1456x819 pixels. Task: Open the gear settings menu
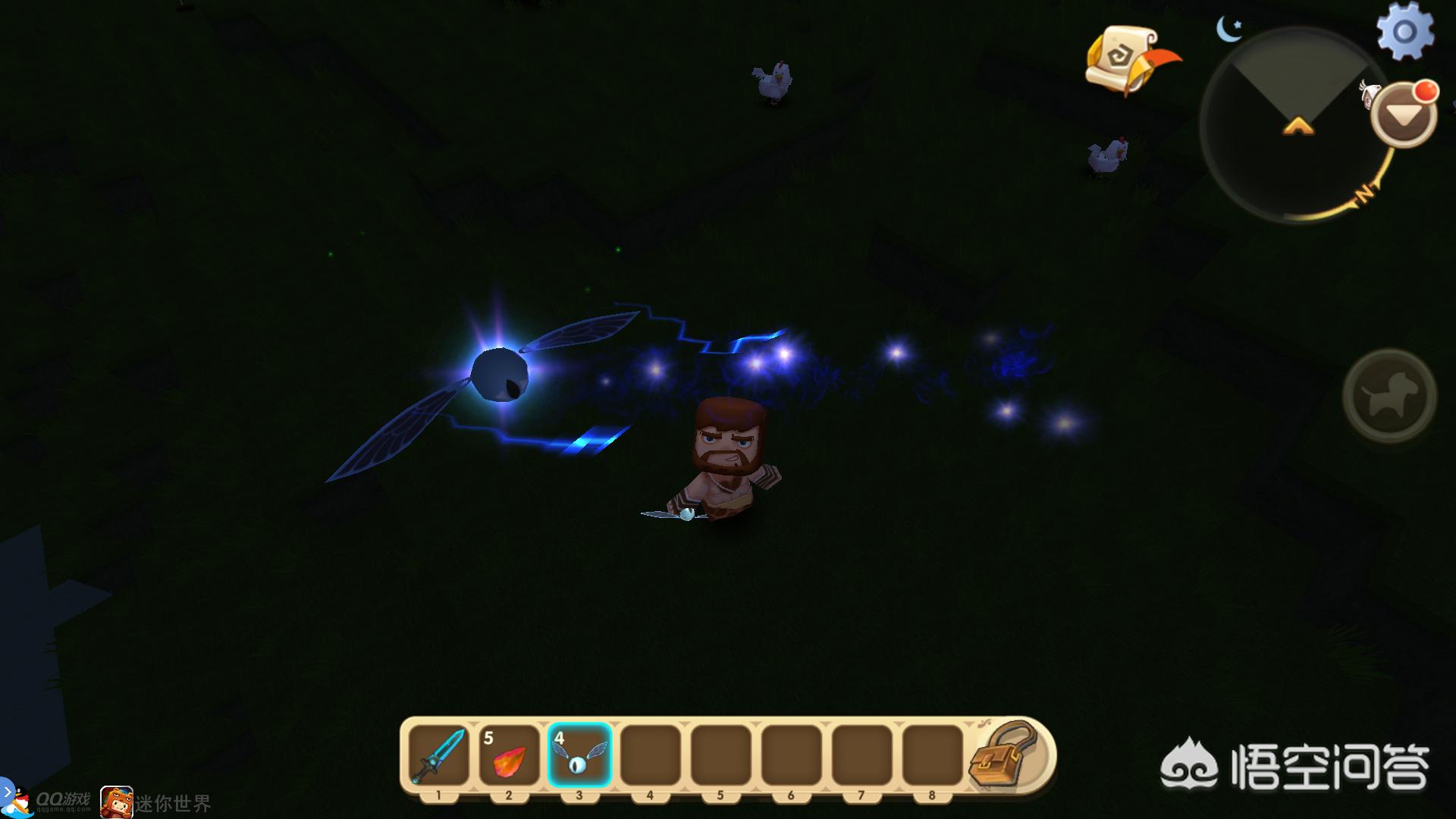(x=1404, y=32)
